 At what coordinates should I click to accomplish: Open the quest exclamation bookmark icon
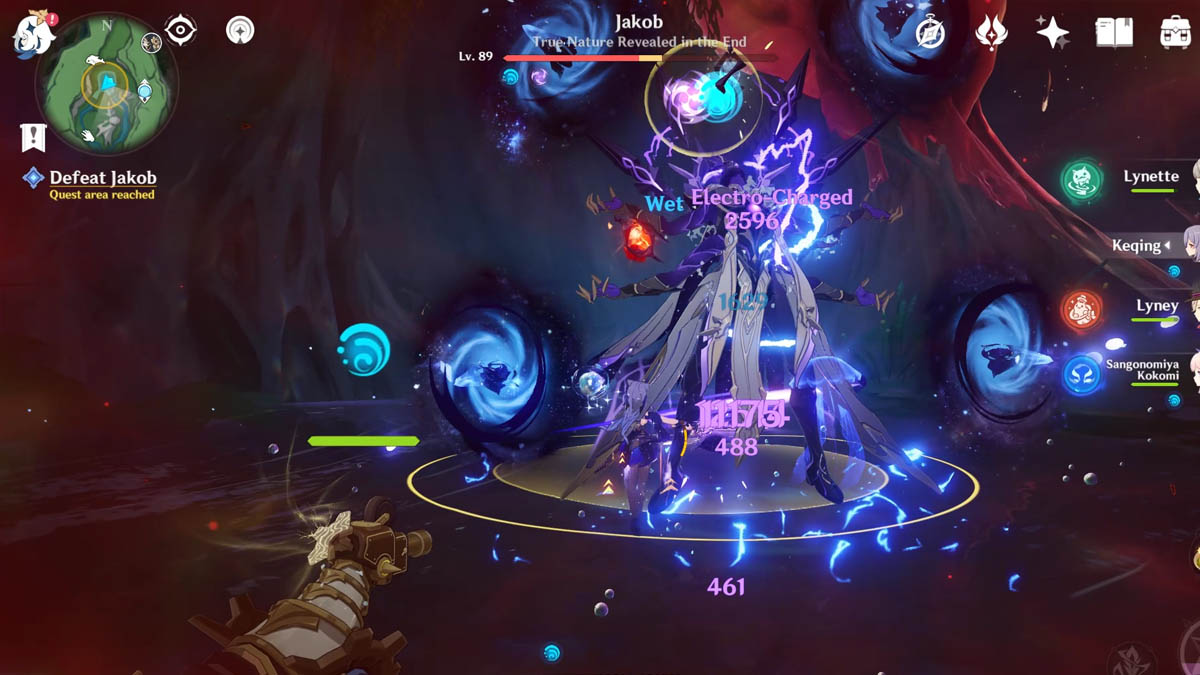(34, 137)
